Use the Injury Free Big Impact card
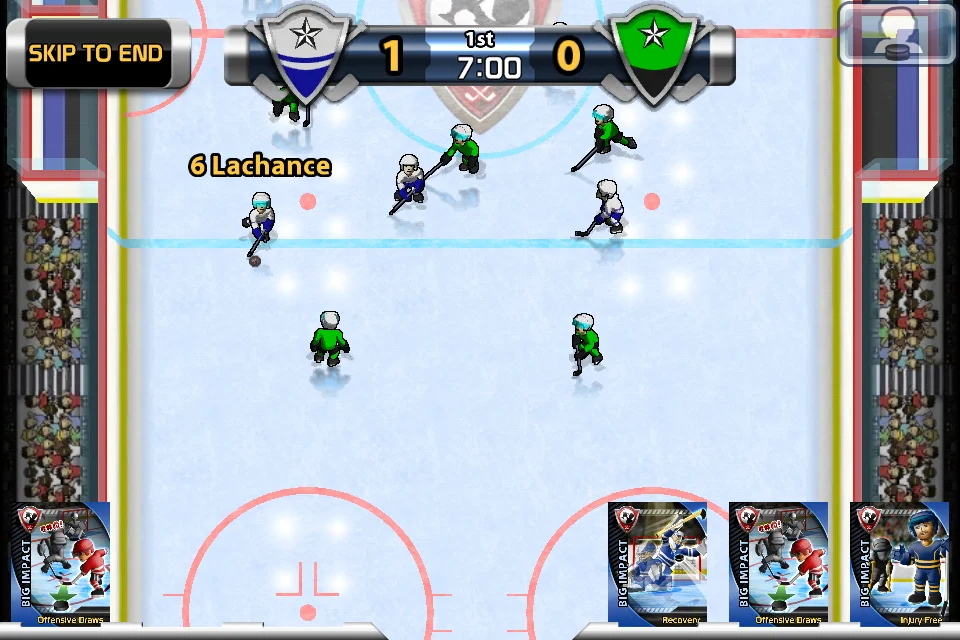The height and width of the screenshot is (640, 960). click(899, 564)
